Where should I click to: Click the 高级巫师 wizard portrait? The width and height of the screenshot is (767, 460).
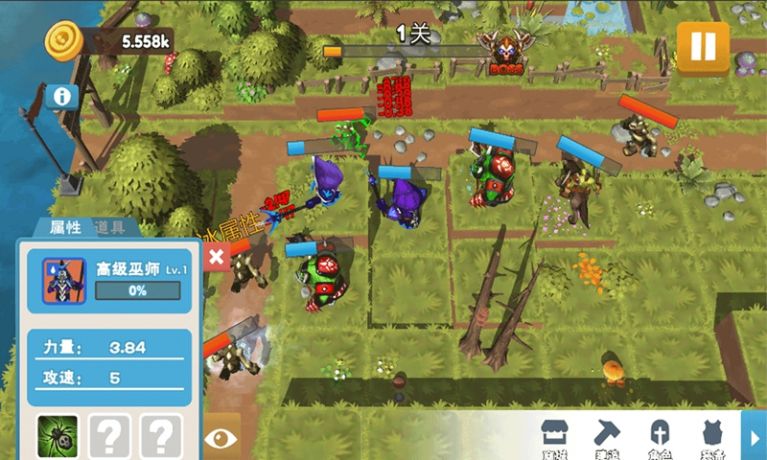click(x=62, y=280)
